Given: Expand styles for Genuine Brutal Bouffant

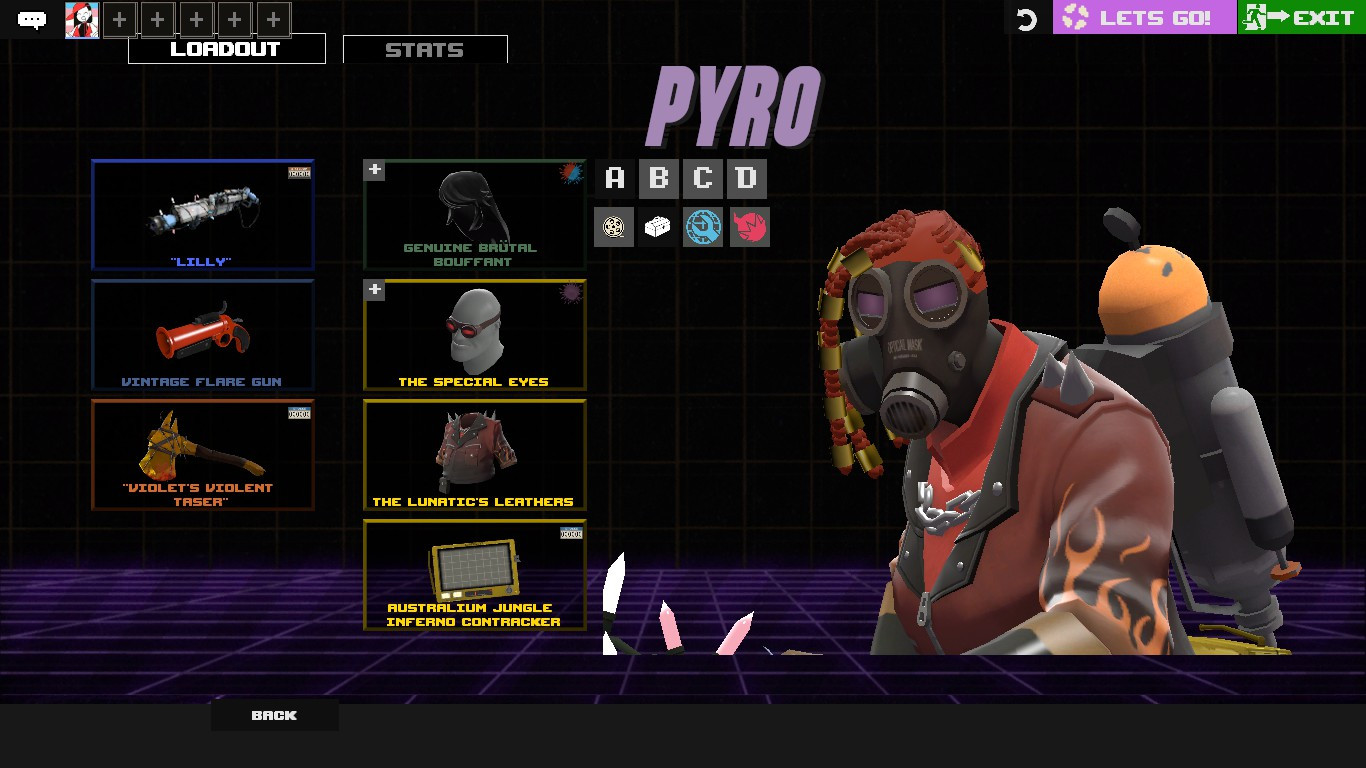Looking at the screenshot, I should tap(374, 170).
